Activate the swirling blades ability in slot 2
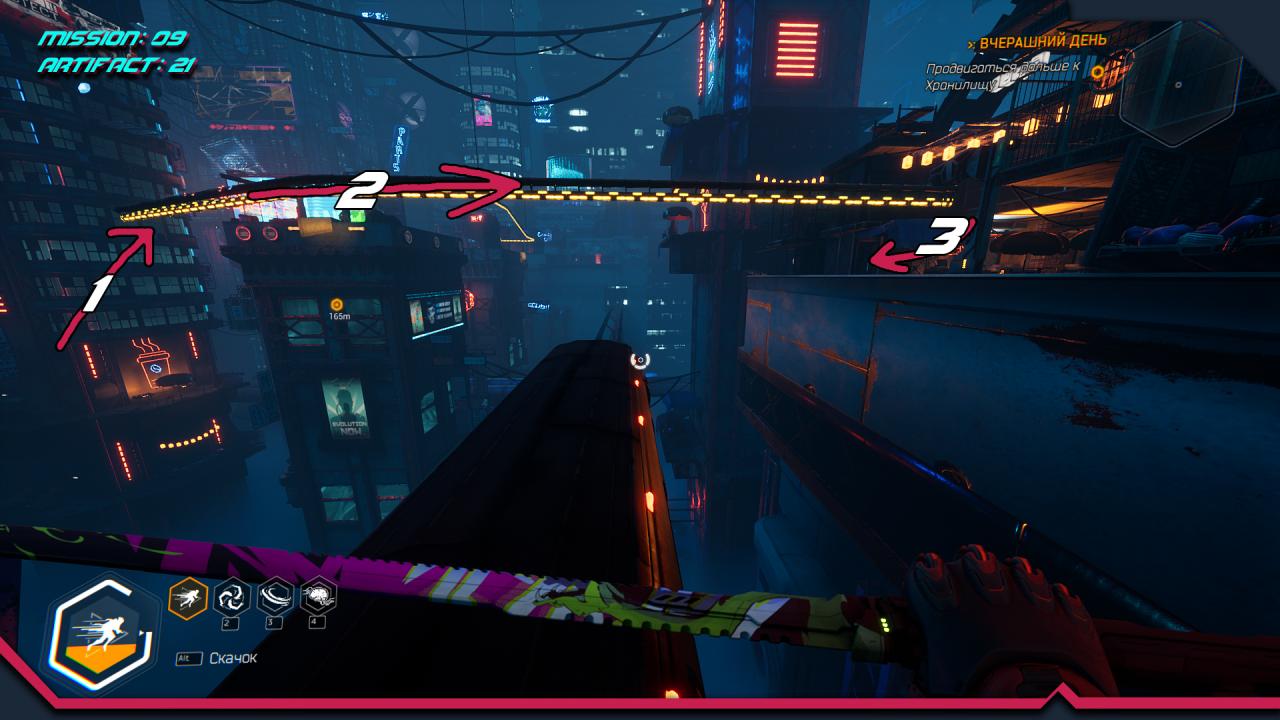The width and height of the screenshot is (1280, 720). pyautogui.click(x=232, y=597)
